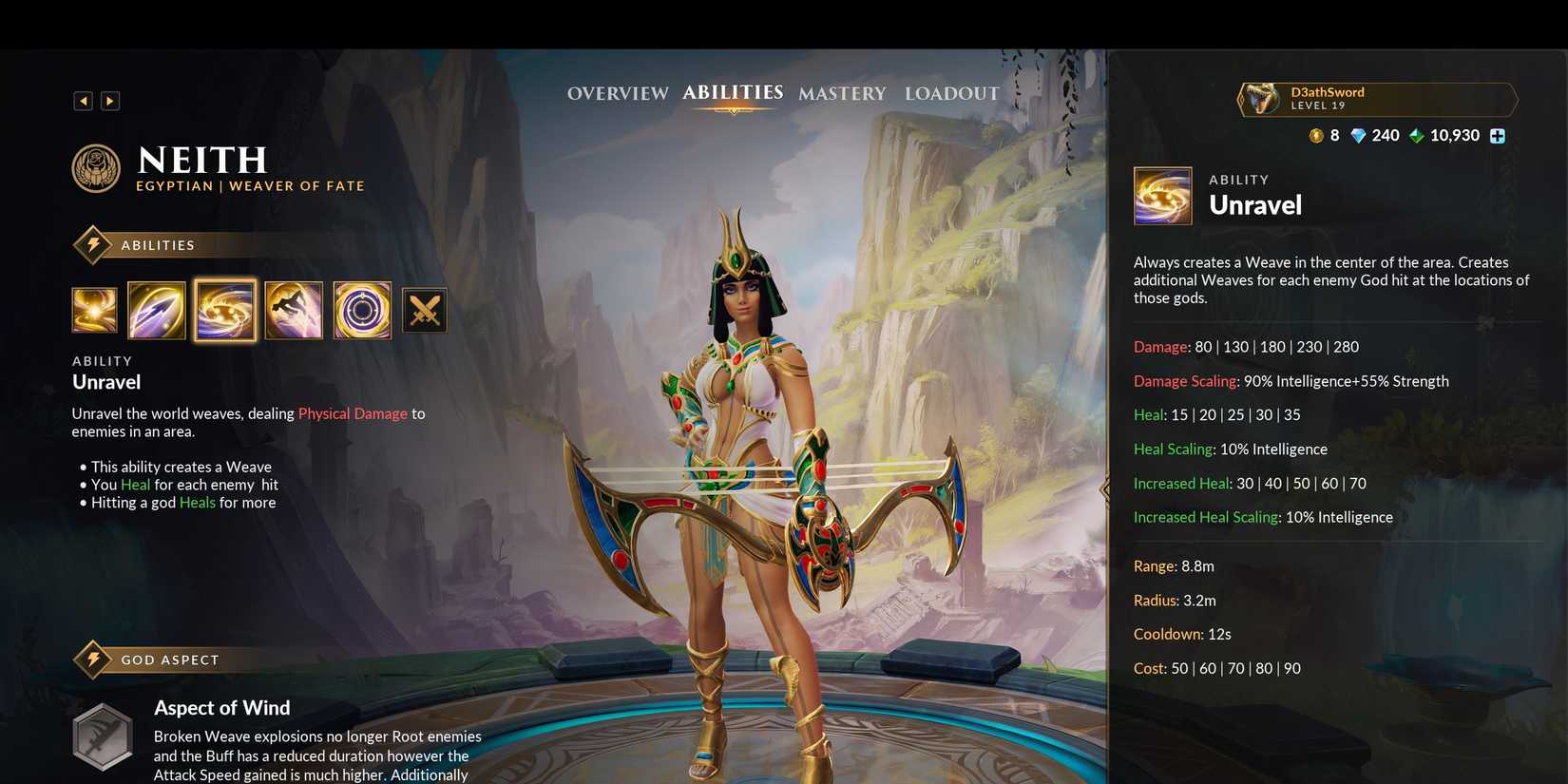Select the crossed swords basic attack icon
Screen dimensions: 1568x784
[425, 310]
